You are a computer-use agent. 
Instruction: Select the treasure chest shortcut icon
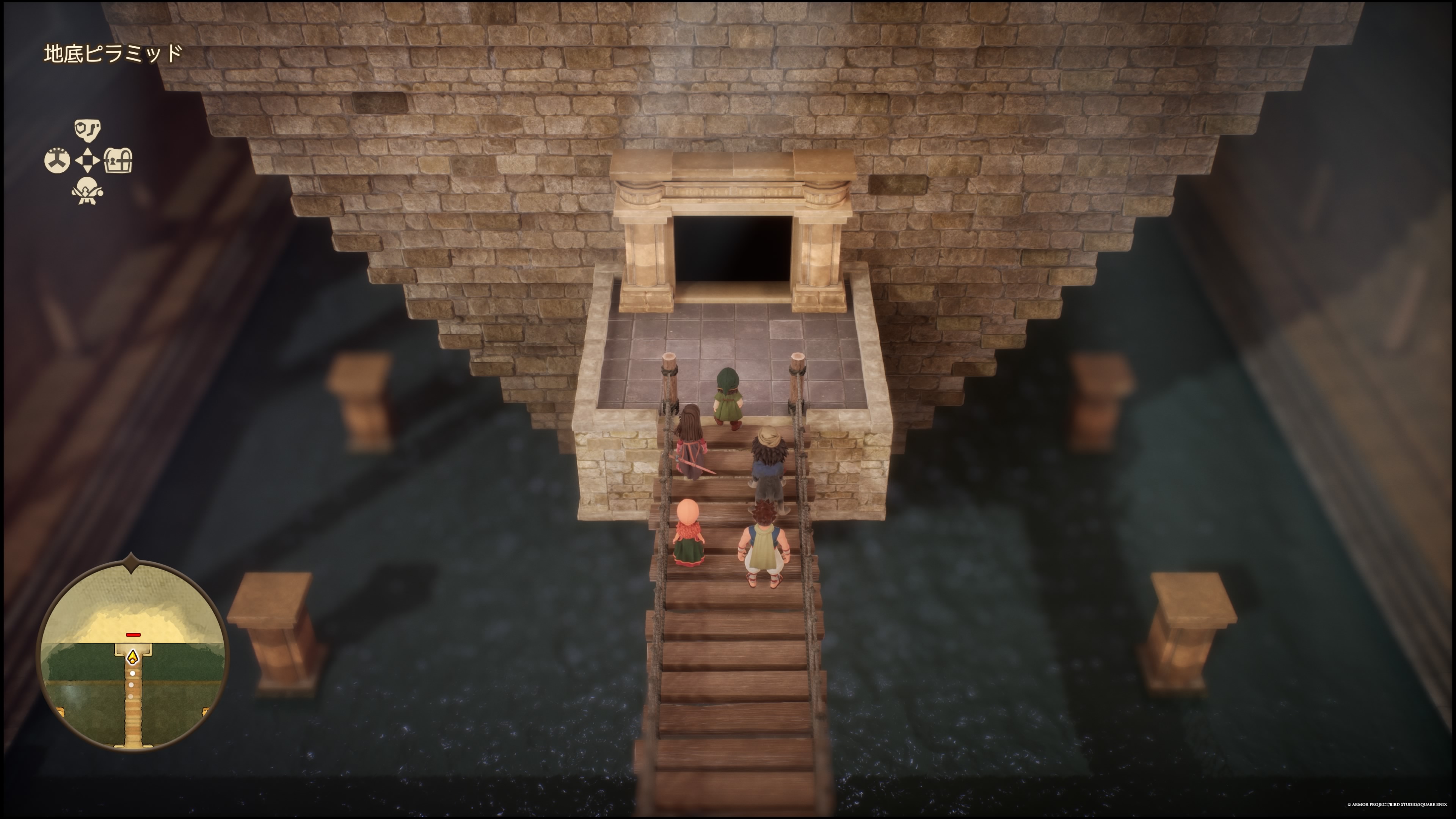pyautogui.click(x=118, y=161)
